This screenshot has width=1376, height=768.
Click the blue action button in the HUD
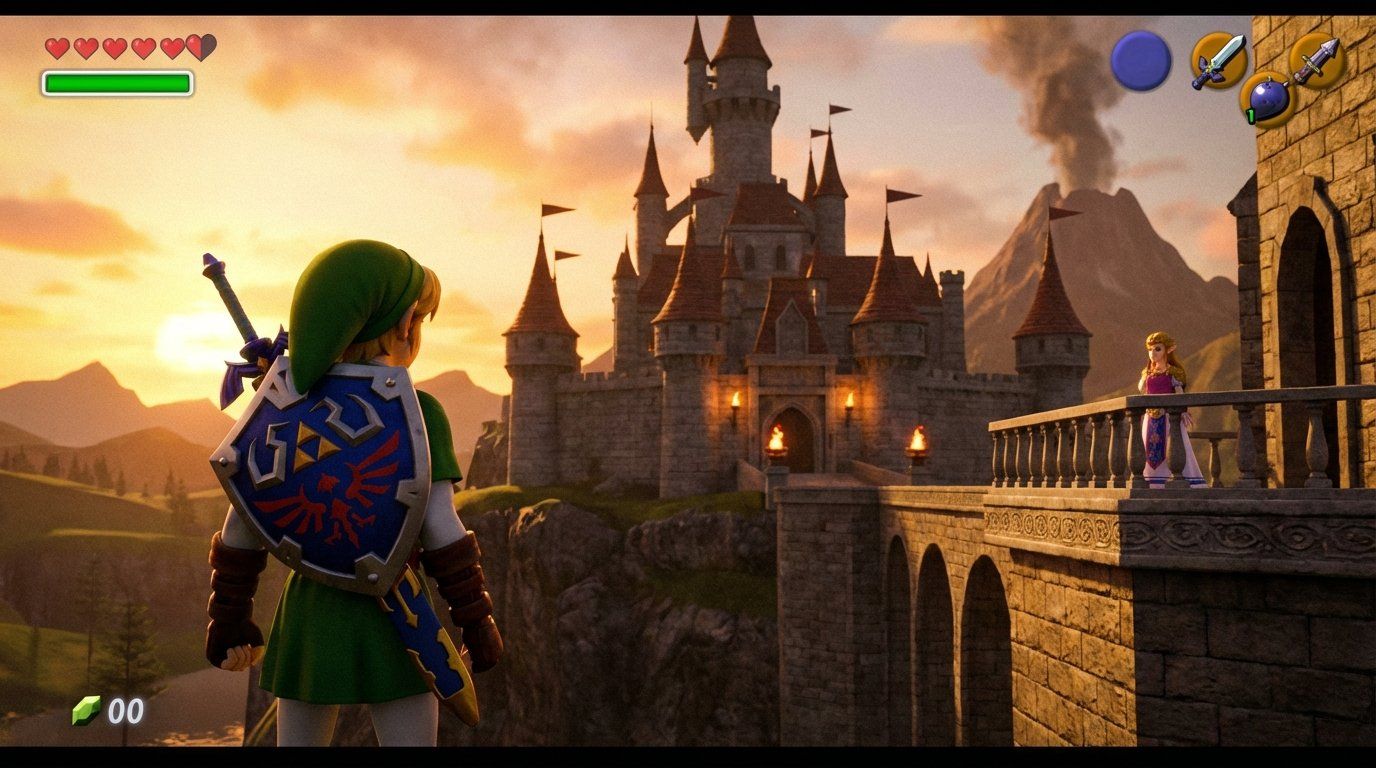[x=1142, y=60]
